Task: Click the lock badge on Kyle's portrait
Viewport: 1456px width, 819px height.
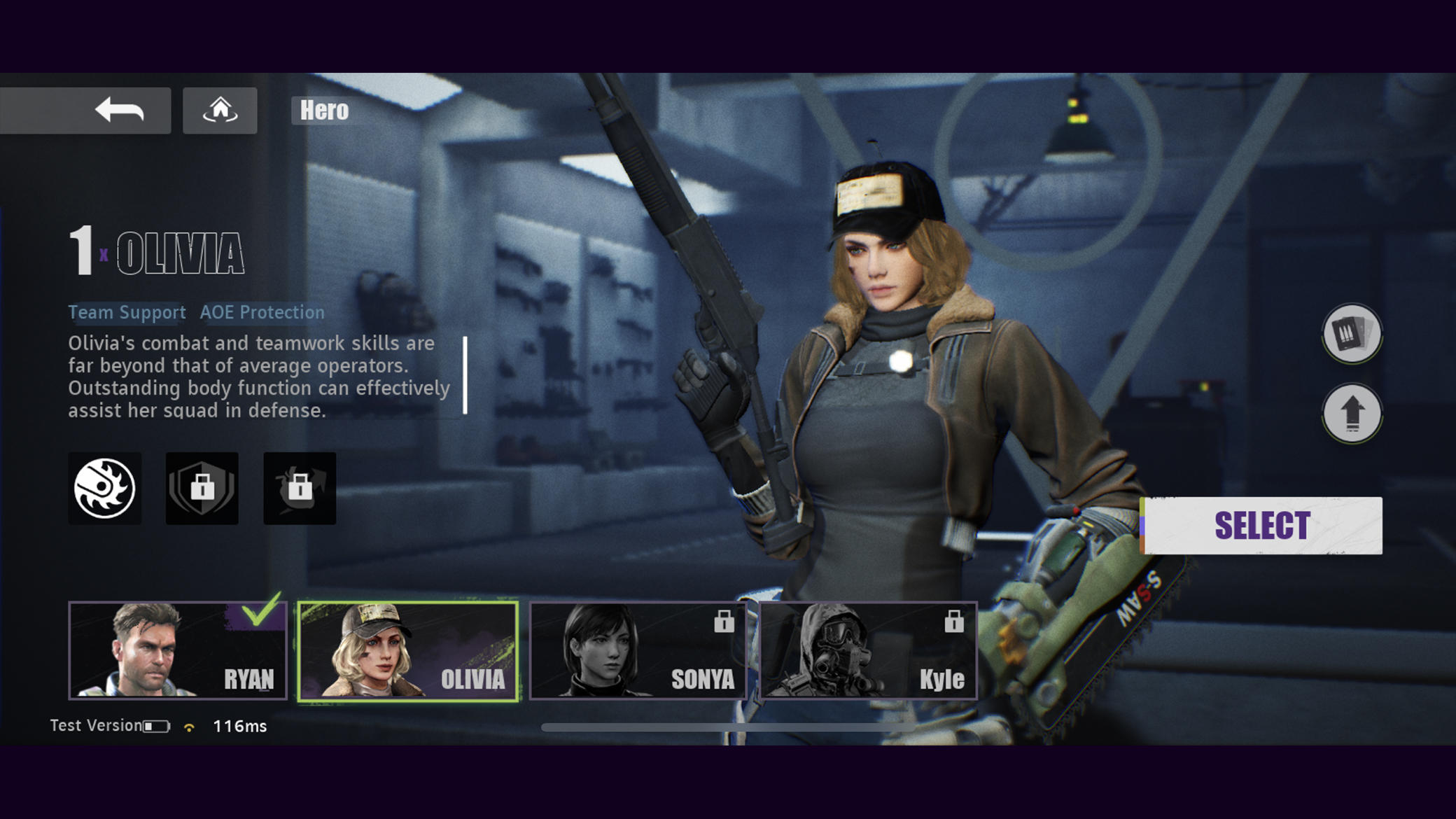Action: [x=954, y=620]
